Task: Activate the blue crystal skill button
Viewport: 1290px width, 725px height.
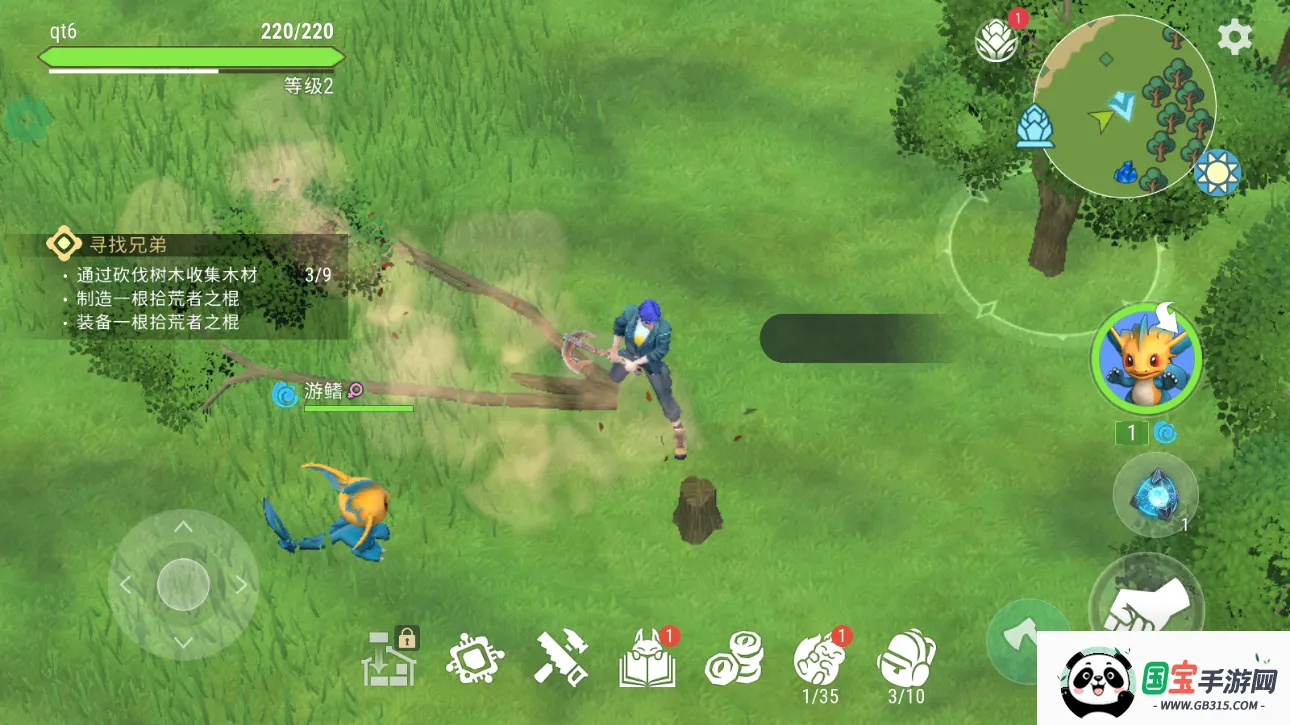Action: [x=1155, y=495]
